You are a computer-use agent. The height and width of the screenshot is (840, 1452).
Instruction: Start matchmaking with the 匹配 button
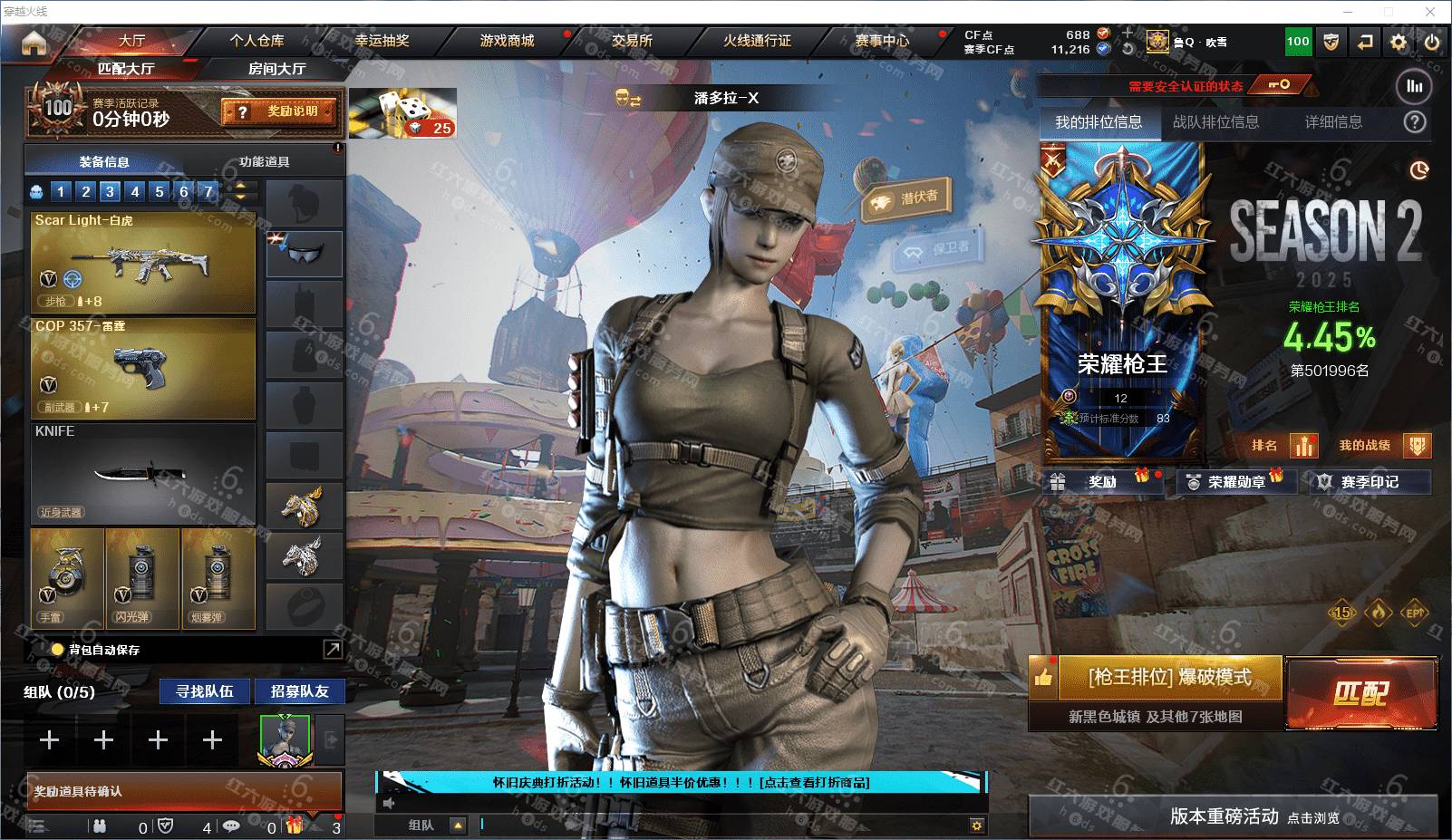pyautogui.click(x=1360, y=693)
